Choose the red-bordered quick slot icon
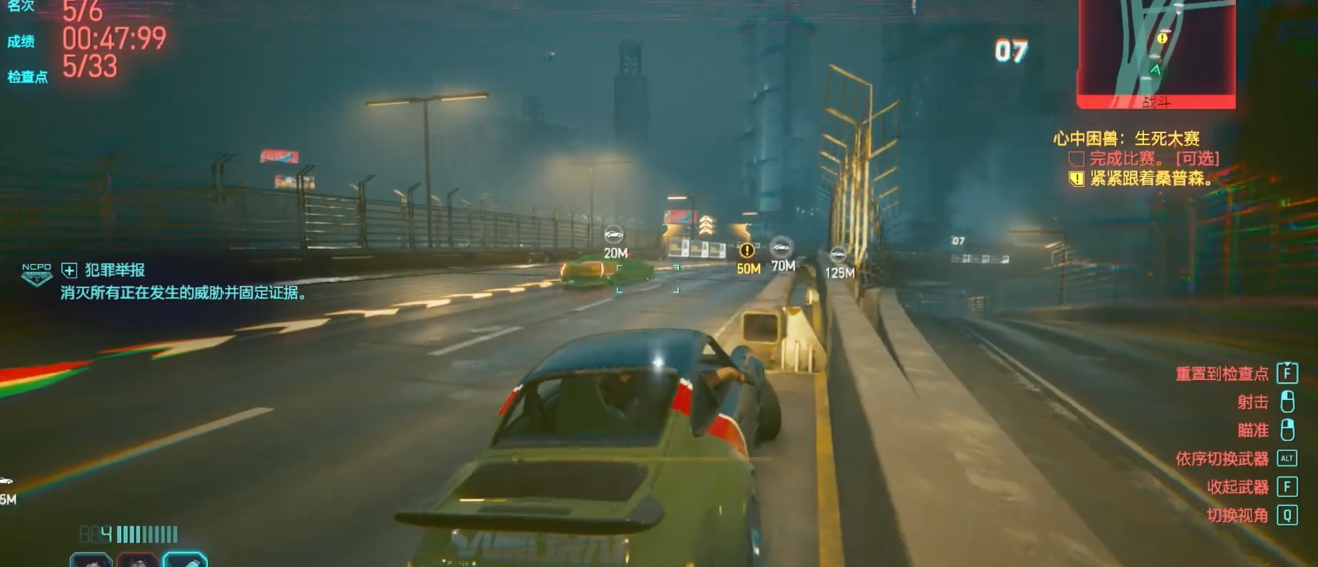Image resolution: width=1318 pixels, height=567 pixels. (x=137, y=560)
